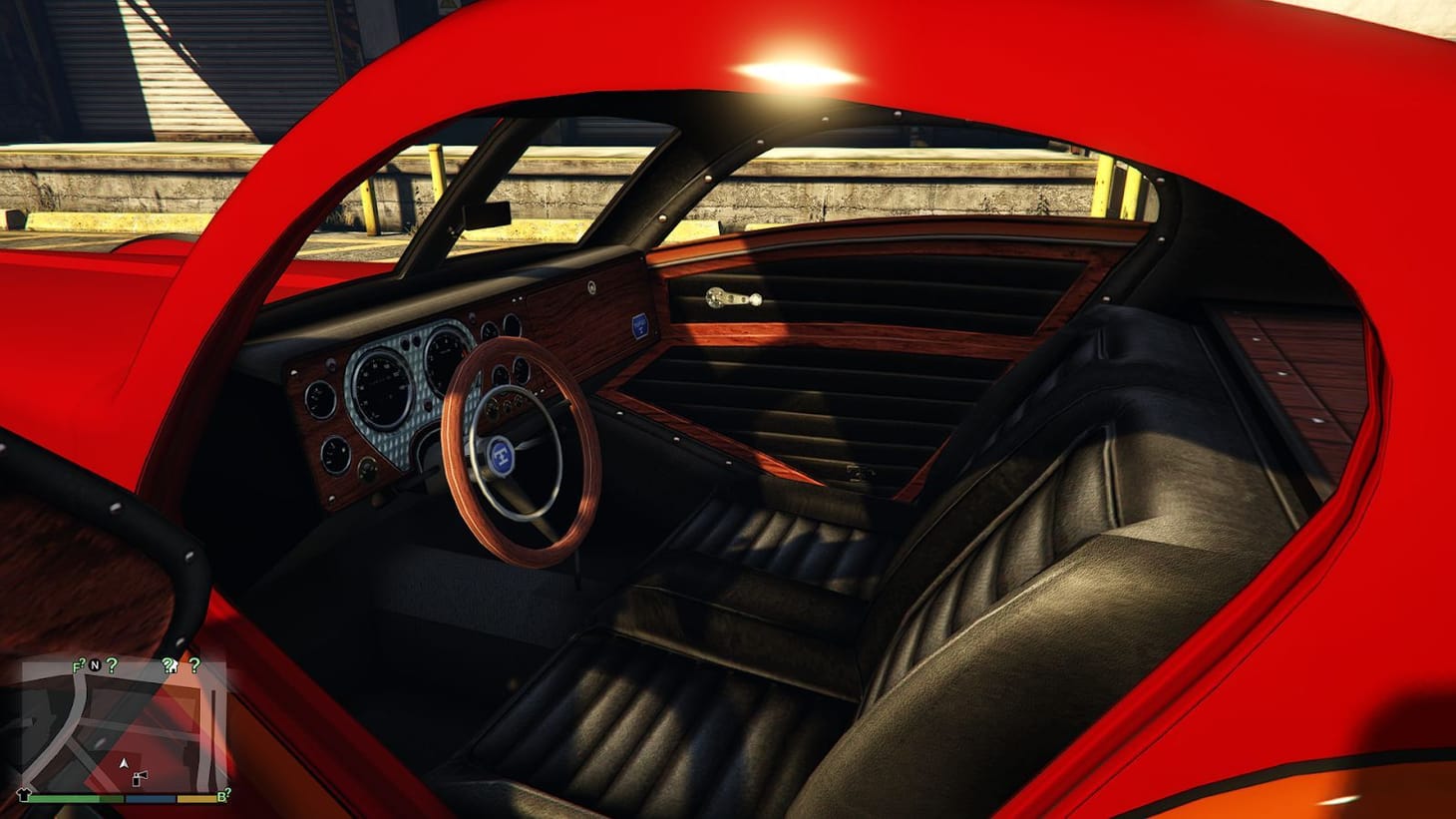Click the F question mark stranger blip
1456x819 pixels.
click(x=78, y=664)
